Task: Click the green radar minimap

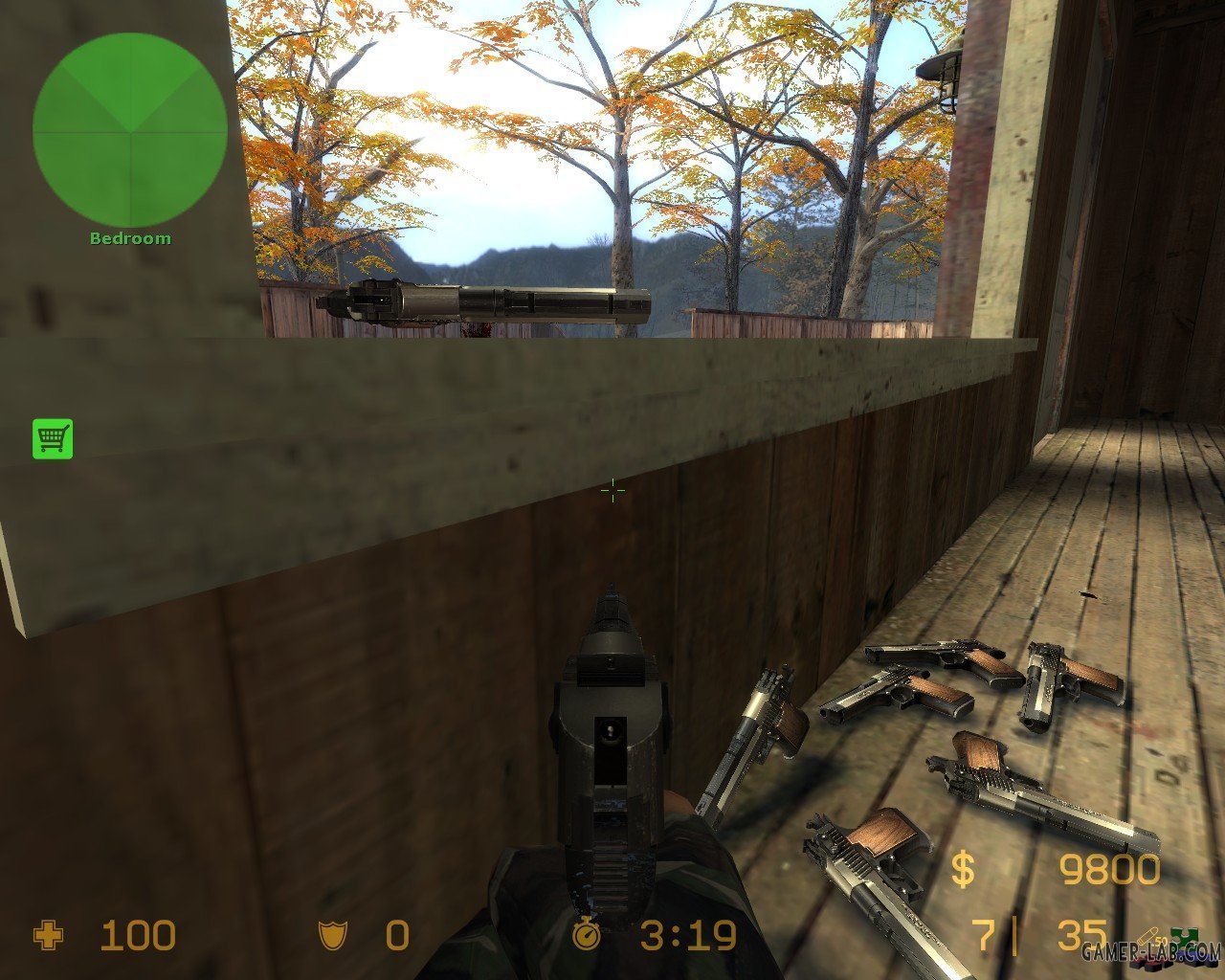Action: pos(129,131)
